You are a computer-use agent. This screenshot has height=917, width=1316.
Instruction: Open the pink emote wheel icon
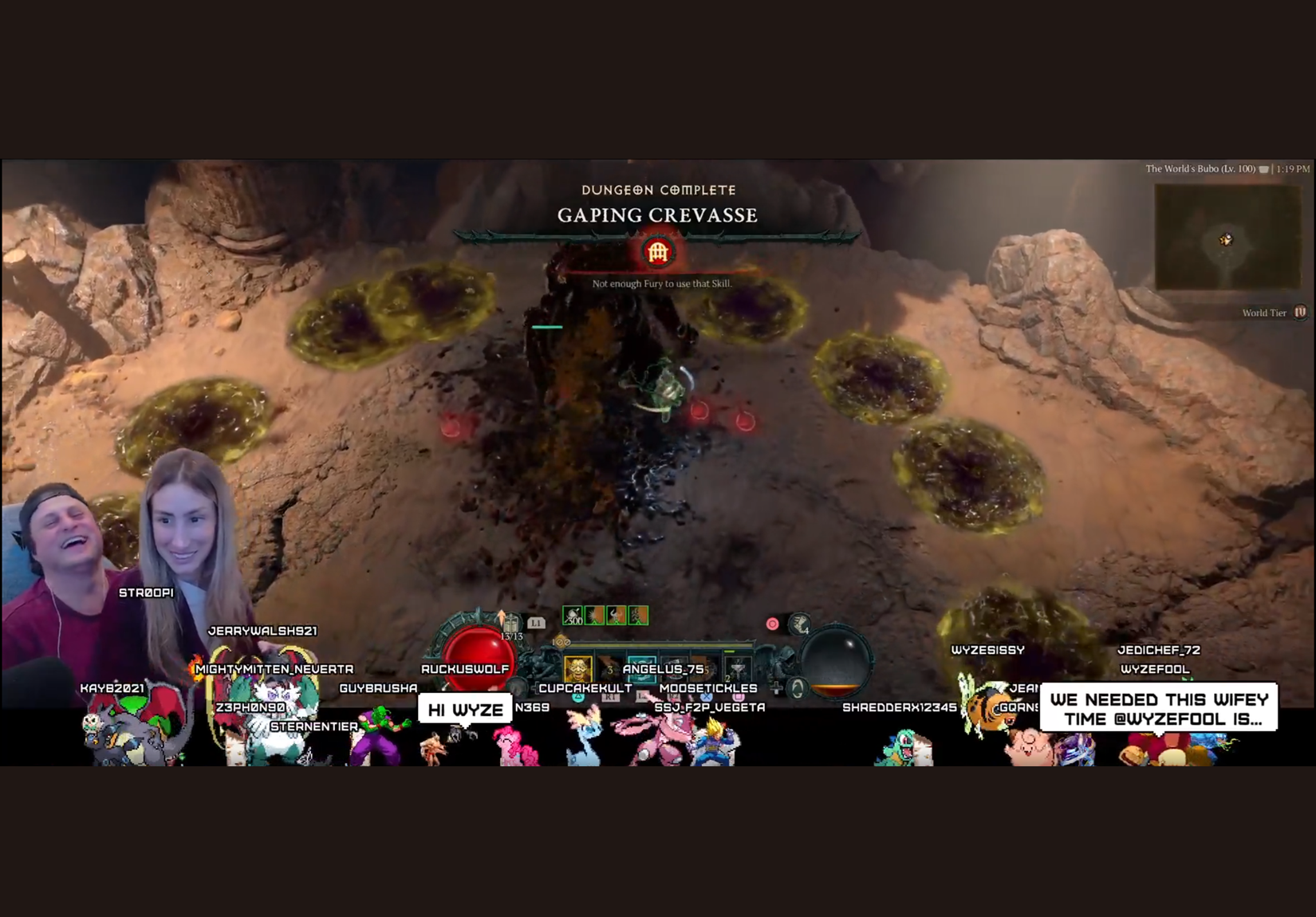[x=772, y=624]
